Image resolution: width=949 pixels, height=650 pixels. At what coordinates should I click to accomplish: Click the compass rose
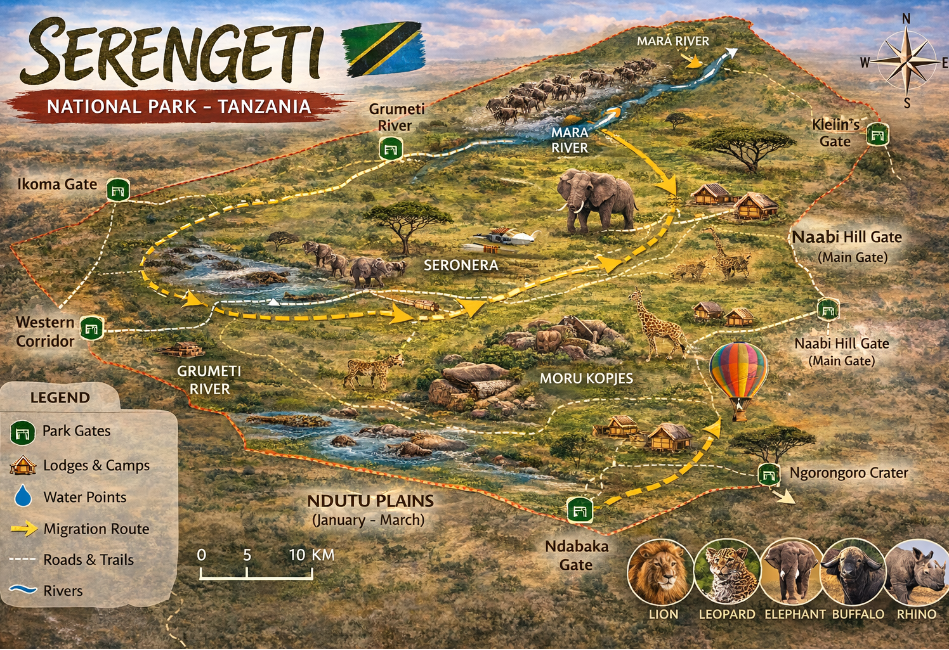point(906,60)
